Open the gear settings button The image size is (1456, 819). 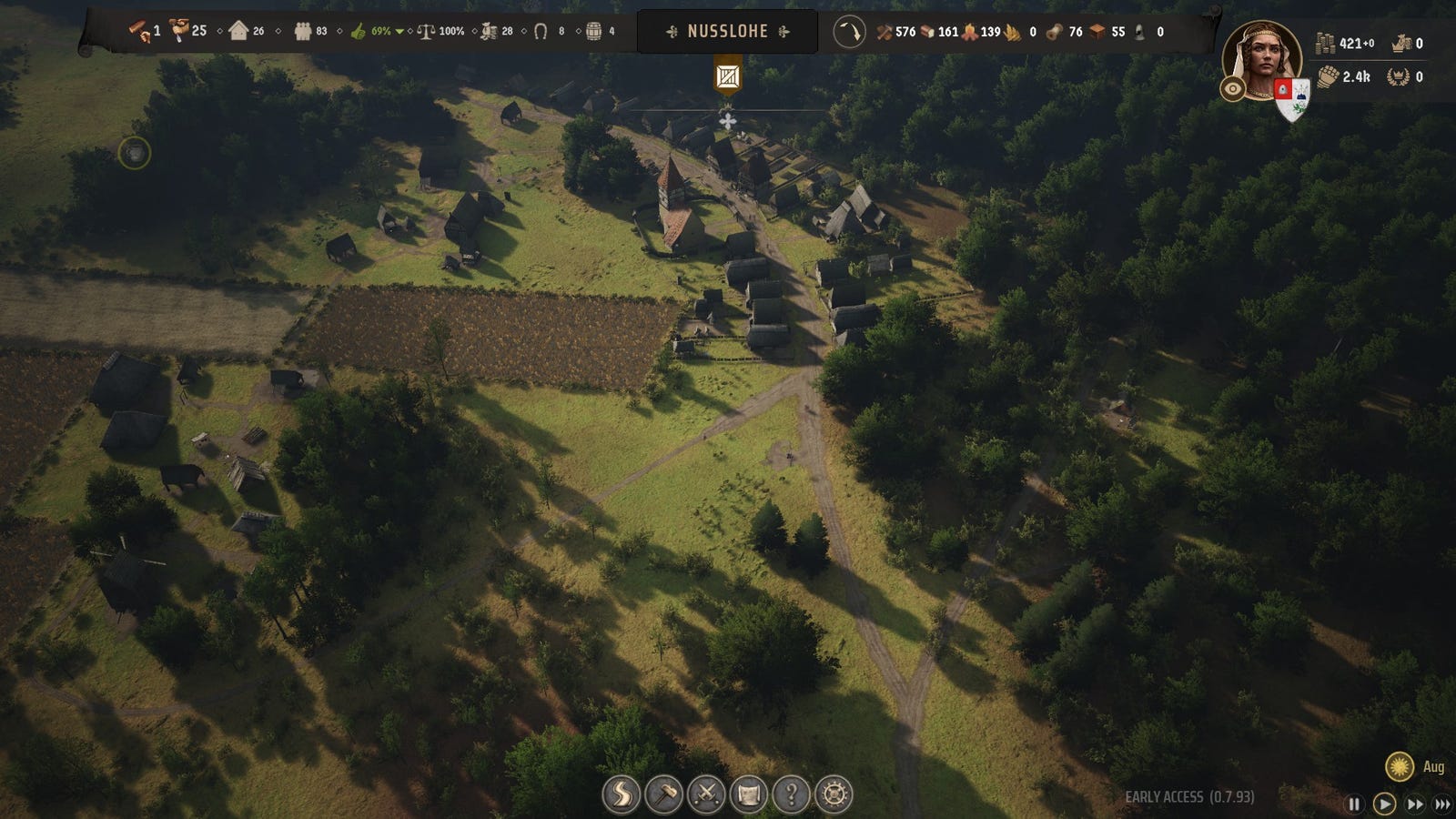coord(834,794)
